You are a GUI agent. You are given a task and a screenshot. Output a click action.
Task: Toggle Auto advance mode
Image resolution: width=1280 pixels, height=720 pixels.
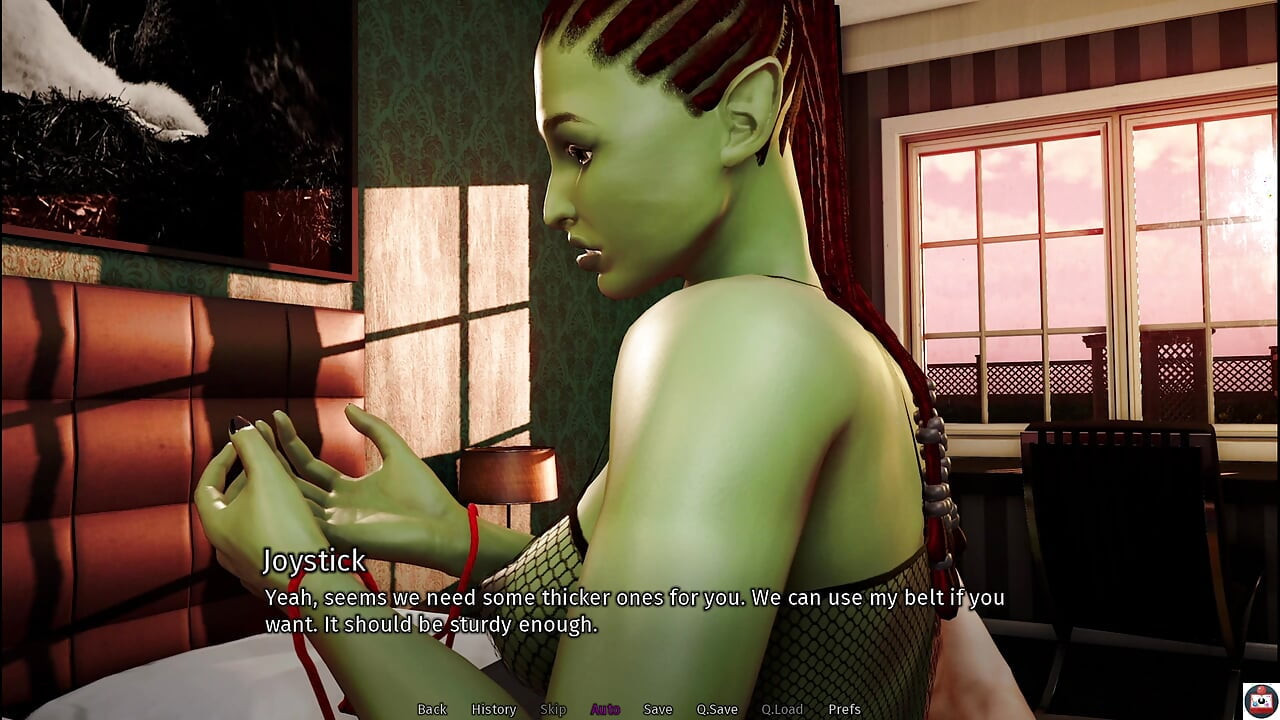click(x=605, y=709)
